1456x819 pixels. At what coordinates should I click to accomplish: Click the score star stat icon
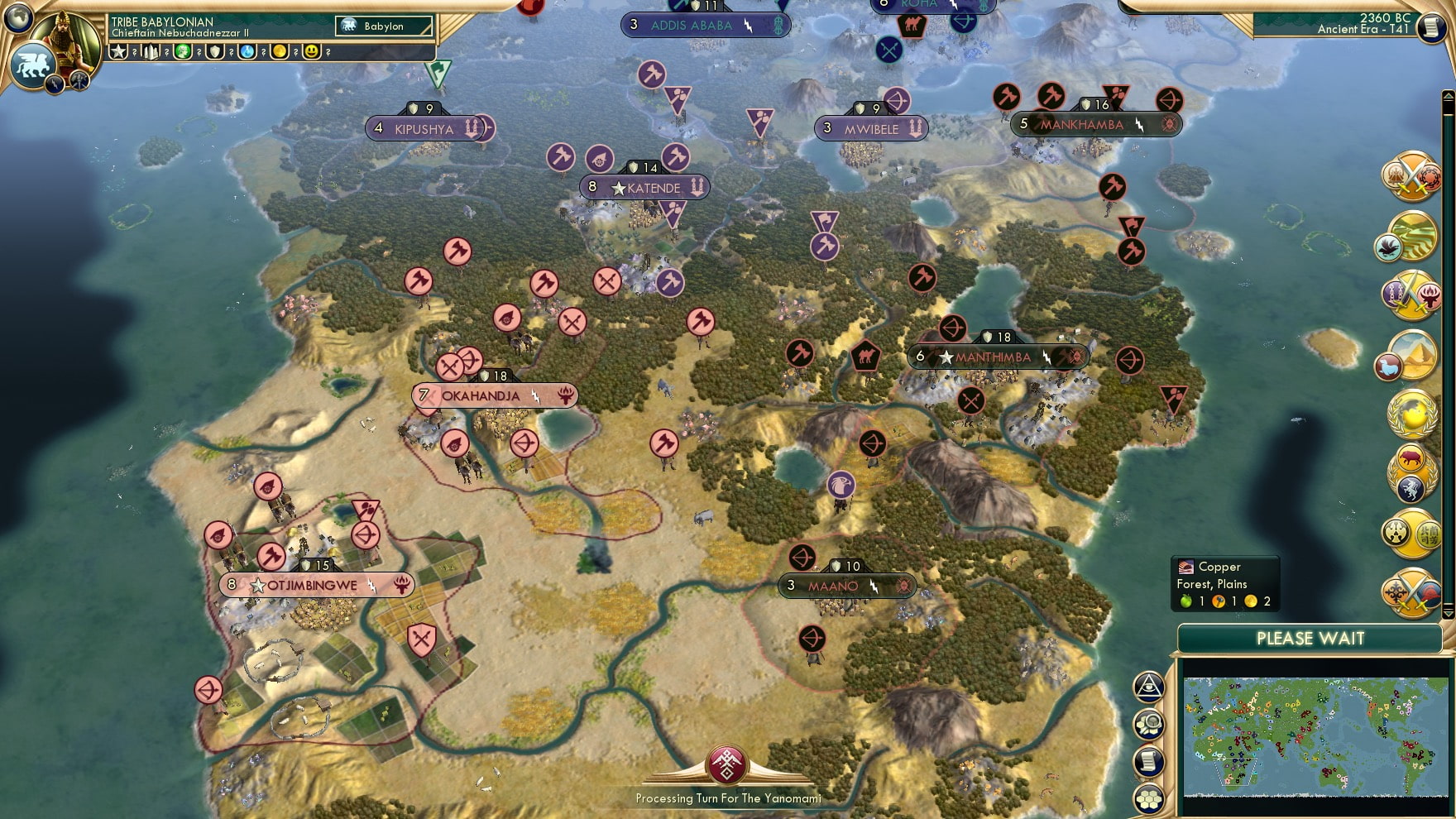[120, 51]
